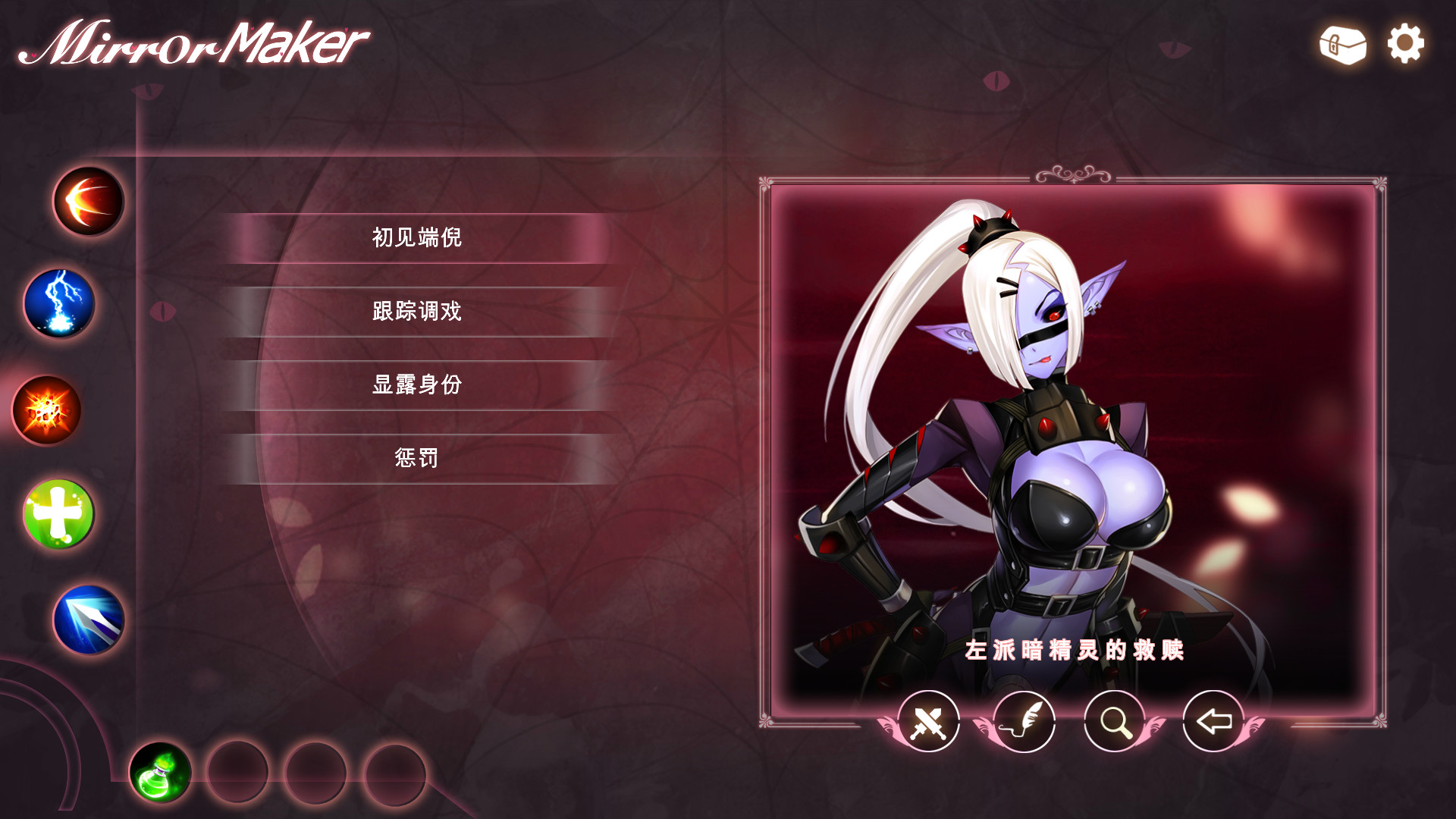This screenshot has width=1456, height=819.
Task: Click the 左派暗精灵的救赎 title text
Action: point(1076,649)
